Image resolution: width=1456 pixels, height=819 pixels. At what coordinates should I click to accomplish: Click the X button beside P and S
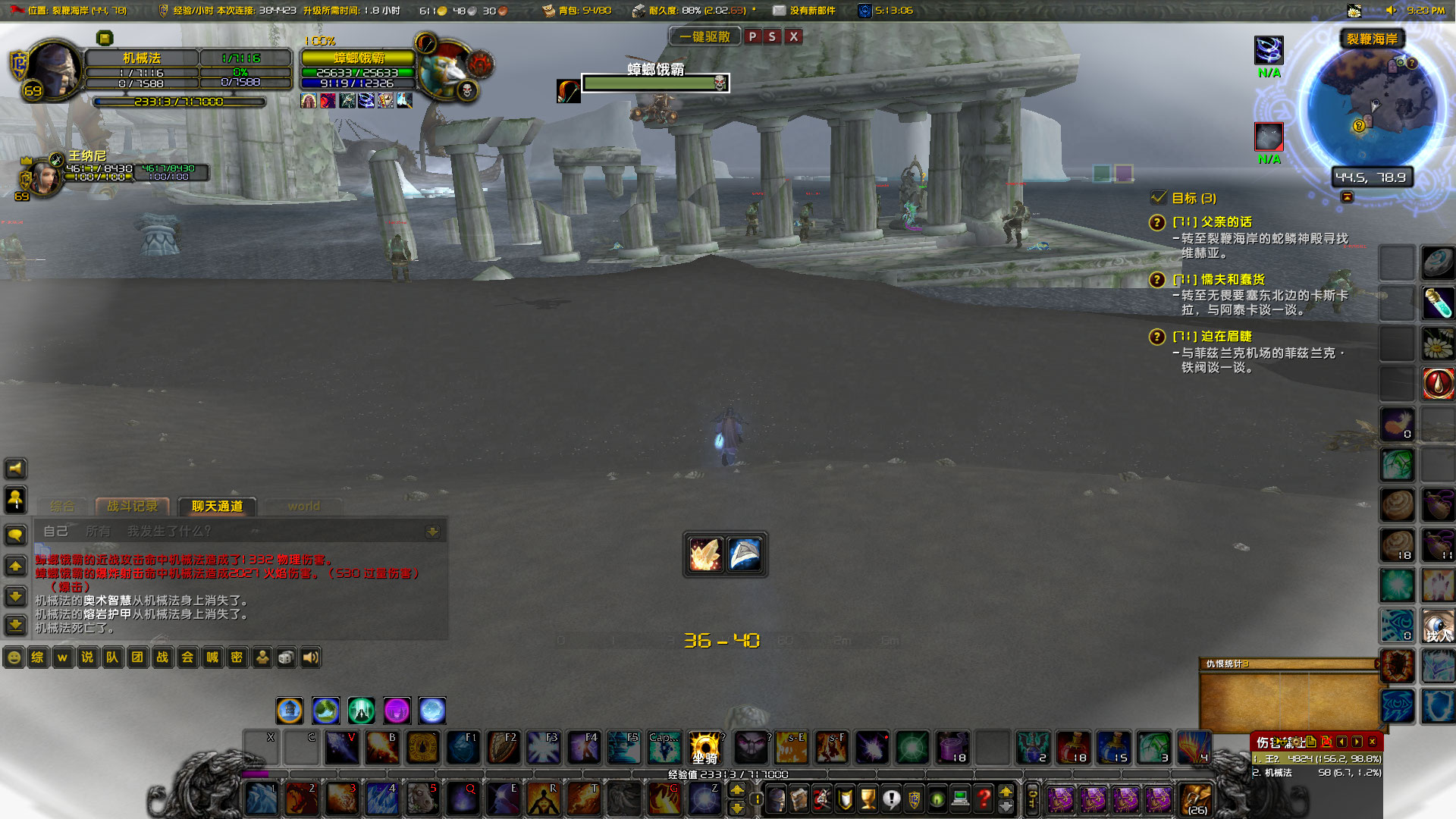pyautogui.click(x=793, y=36)
